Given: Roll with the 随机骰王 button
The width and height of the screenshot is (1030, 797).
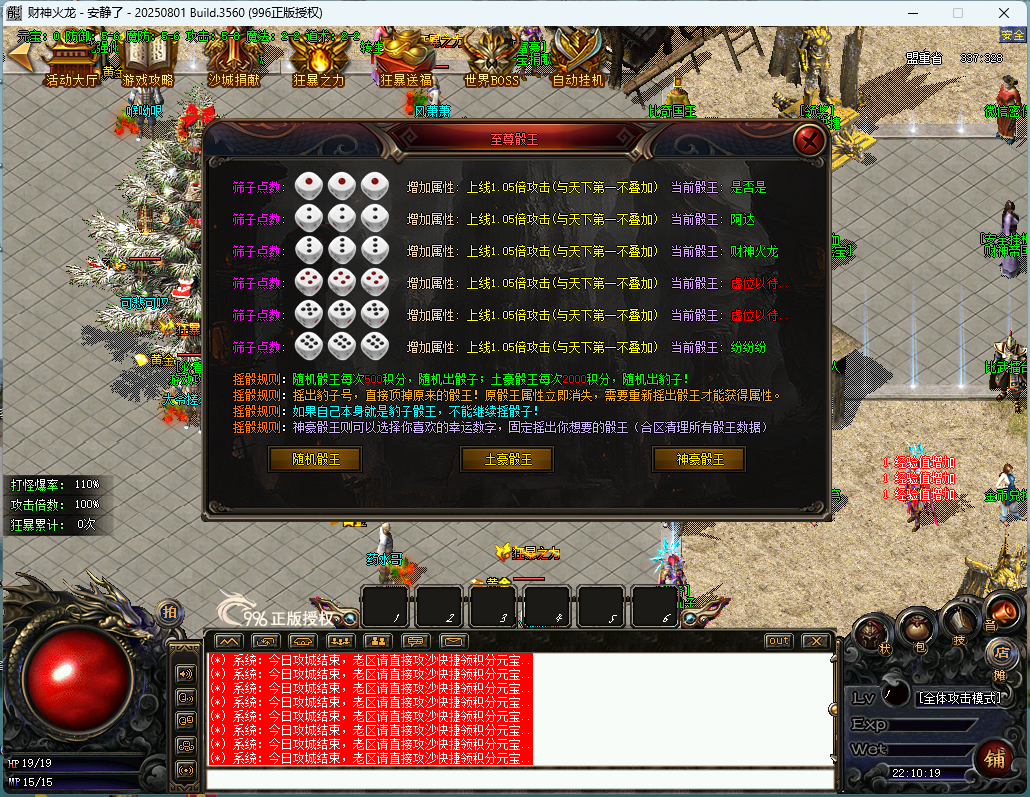Looking at the screenshot, I should tap(315, 459).
